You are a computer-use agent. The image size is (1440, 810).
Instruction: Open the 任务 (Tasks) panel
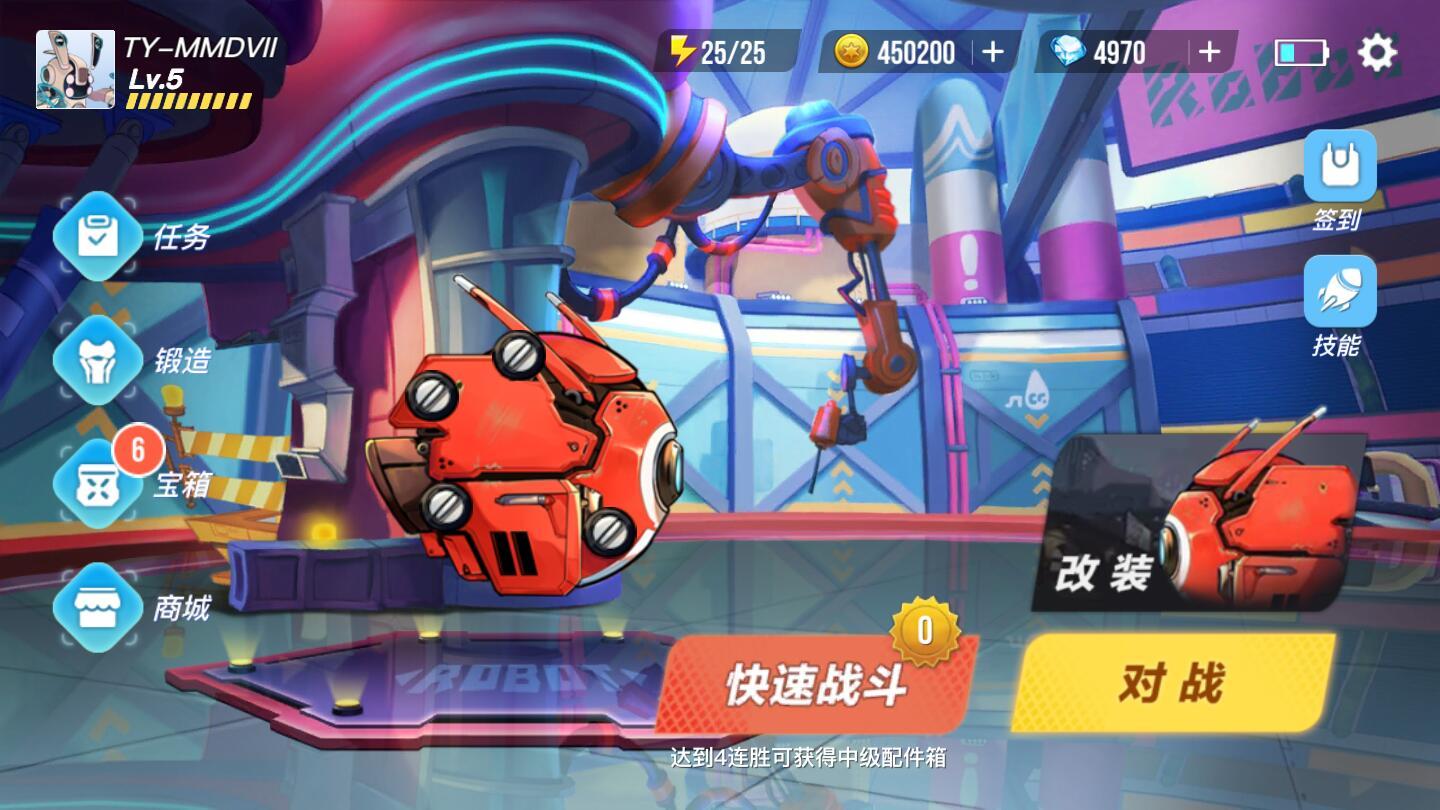(97, 235)
